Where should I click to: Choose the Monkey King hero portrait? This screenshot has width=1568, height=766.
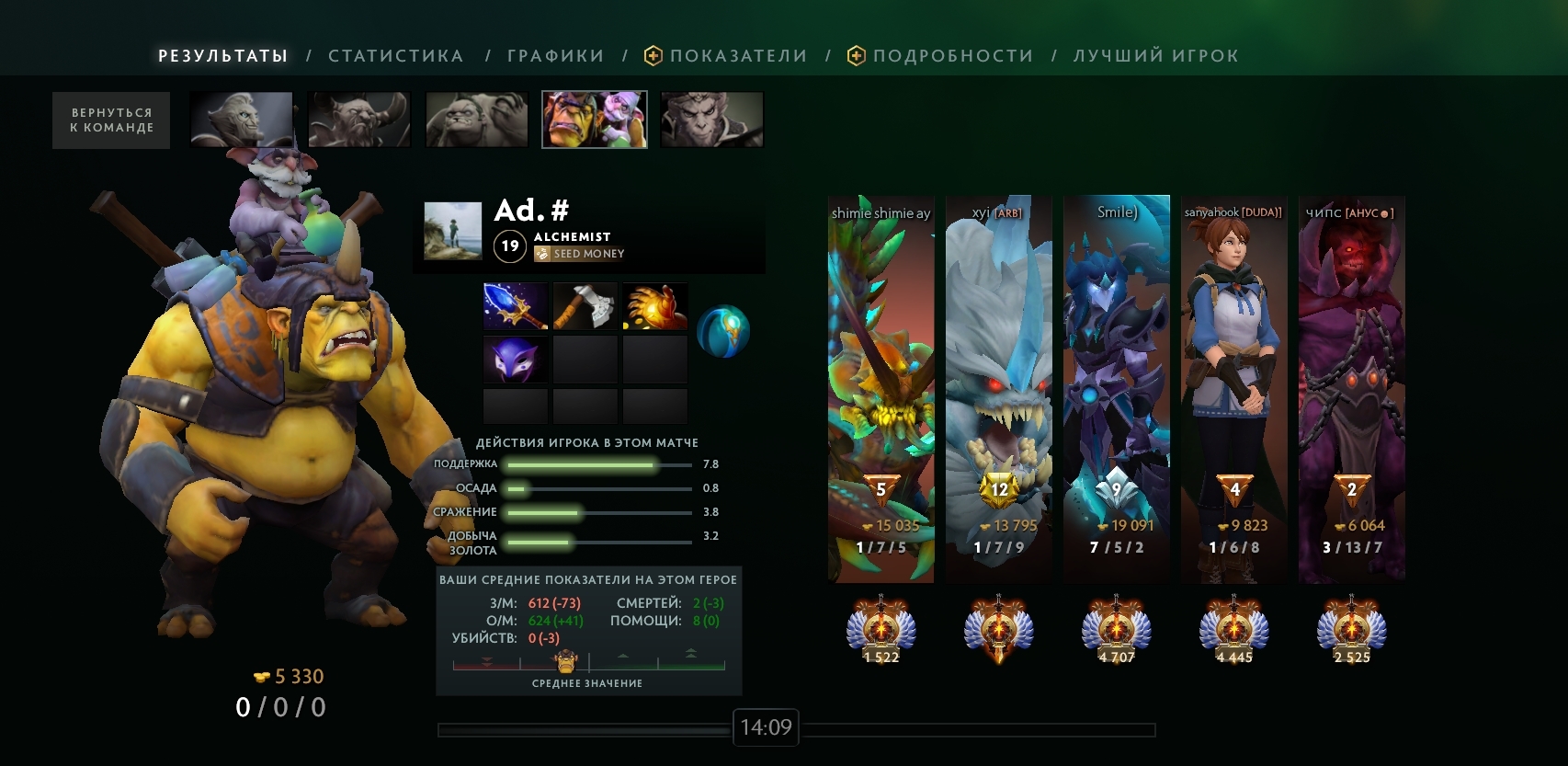pyautogui.click(x=712, y=120)
